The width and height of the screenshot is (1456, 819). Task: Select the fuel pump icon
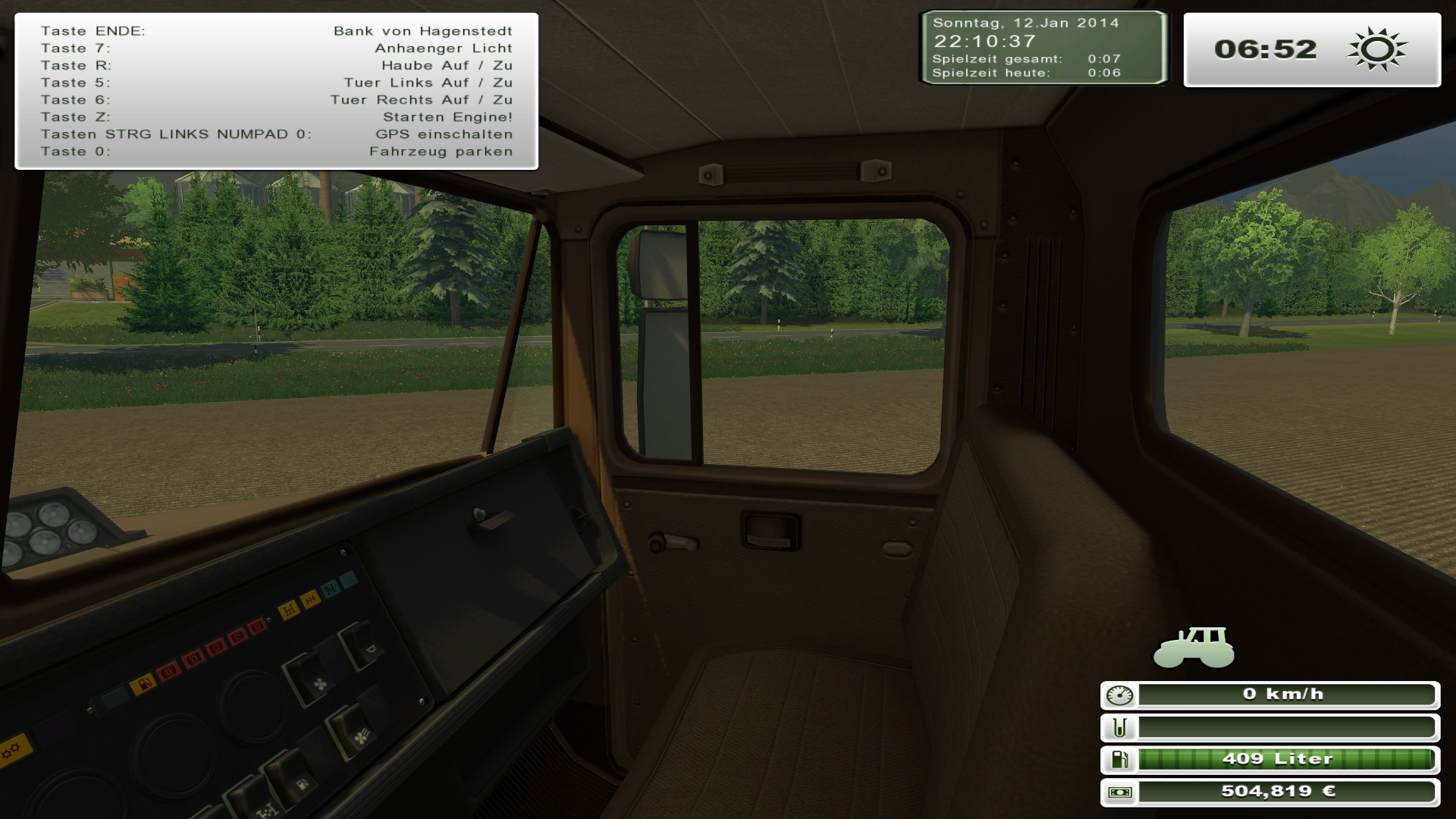(x=1119, y=759)
